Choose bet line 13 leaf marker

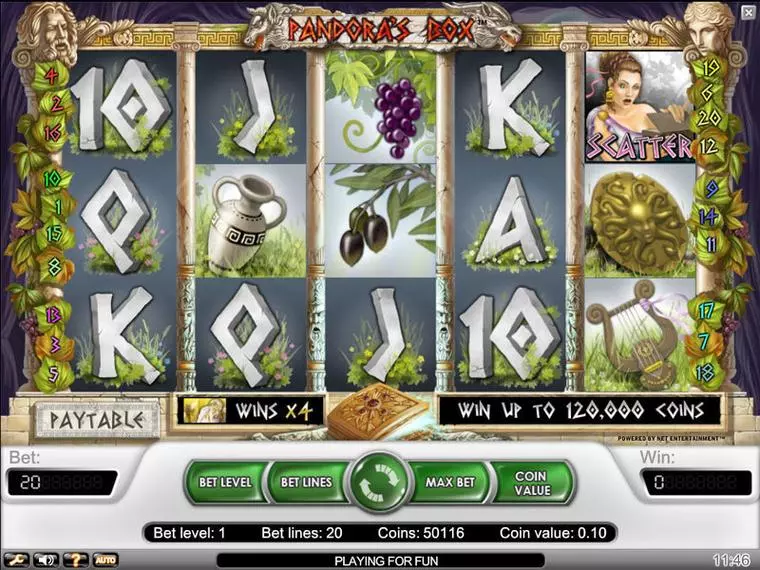[53, 316]
